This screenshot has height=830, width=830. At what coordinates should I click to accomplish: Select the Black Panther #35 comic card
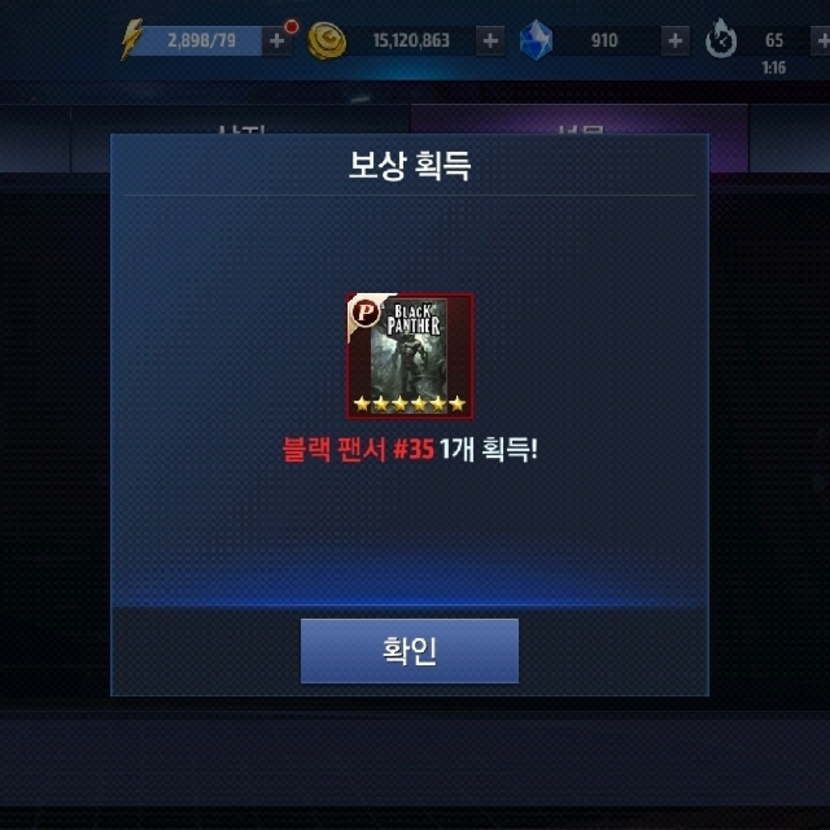tap(410, 356)
